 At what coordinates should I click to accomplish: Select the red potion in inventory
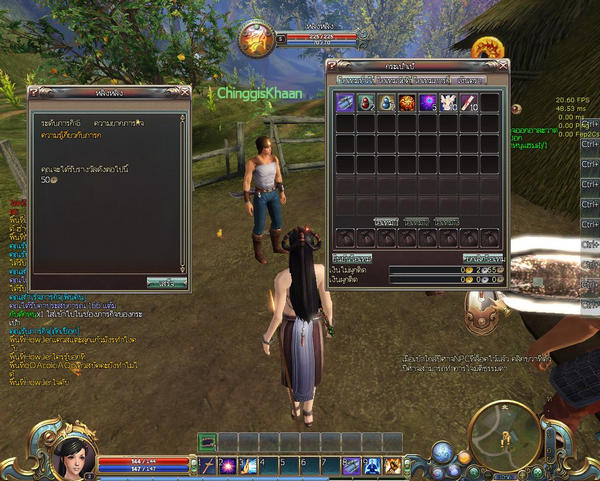pyautogui.click(x=365, y=103)
